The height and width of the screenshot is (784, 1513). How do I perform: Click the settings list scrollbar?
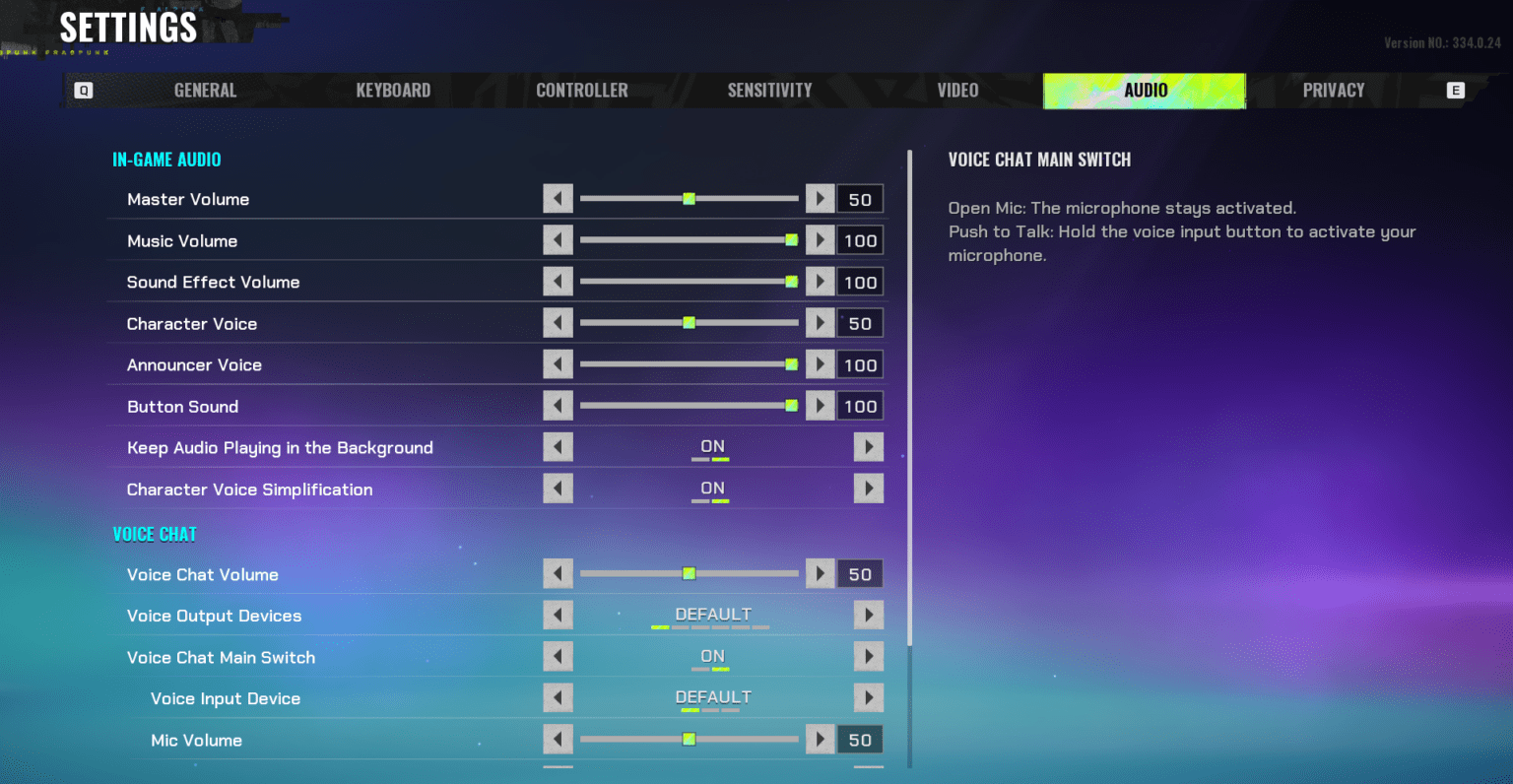[909, 394]
